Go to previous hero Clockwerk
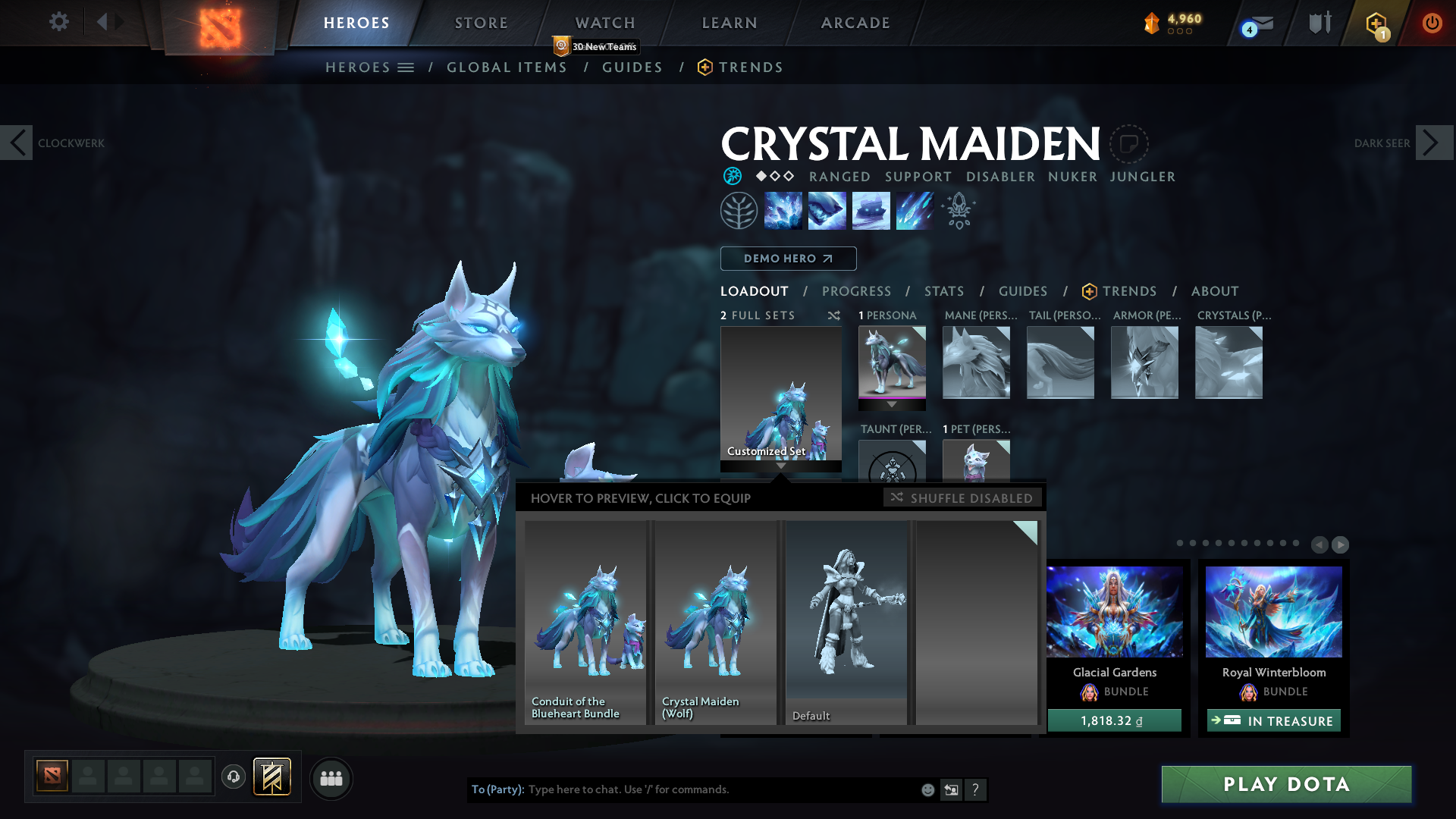Viewport: 1456px width, 819px height. point(17,143)
